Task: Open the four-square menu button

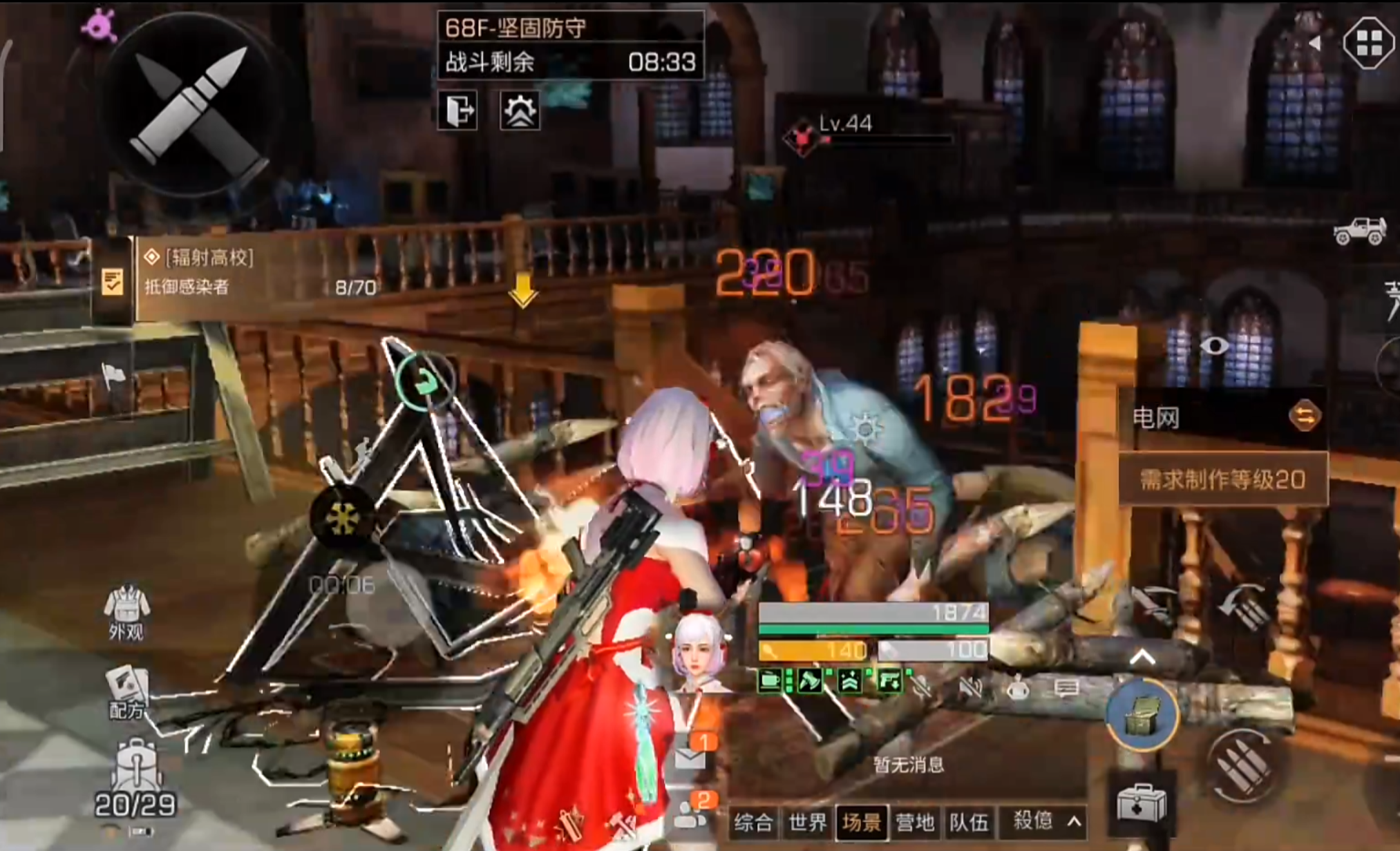Action: 1368,43
